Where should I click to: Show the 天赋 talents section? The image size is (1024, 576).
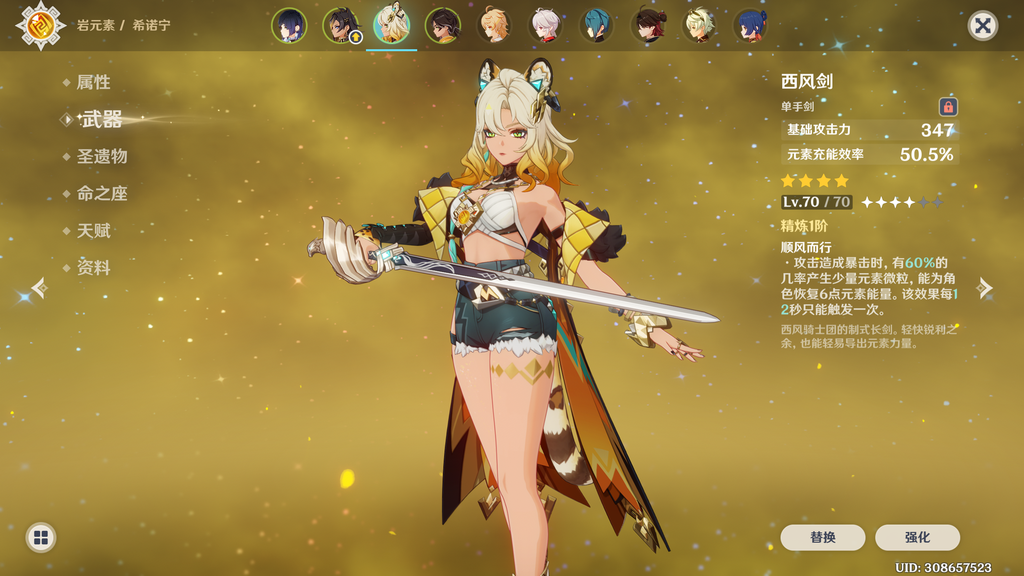point(93,231)
